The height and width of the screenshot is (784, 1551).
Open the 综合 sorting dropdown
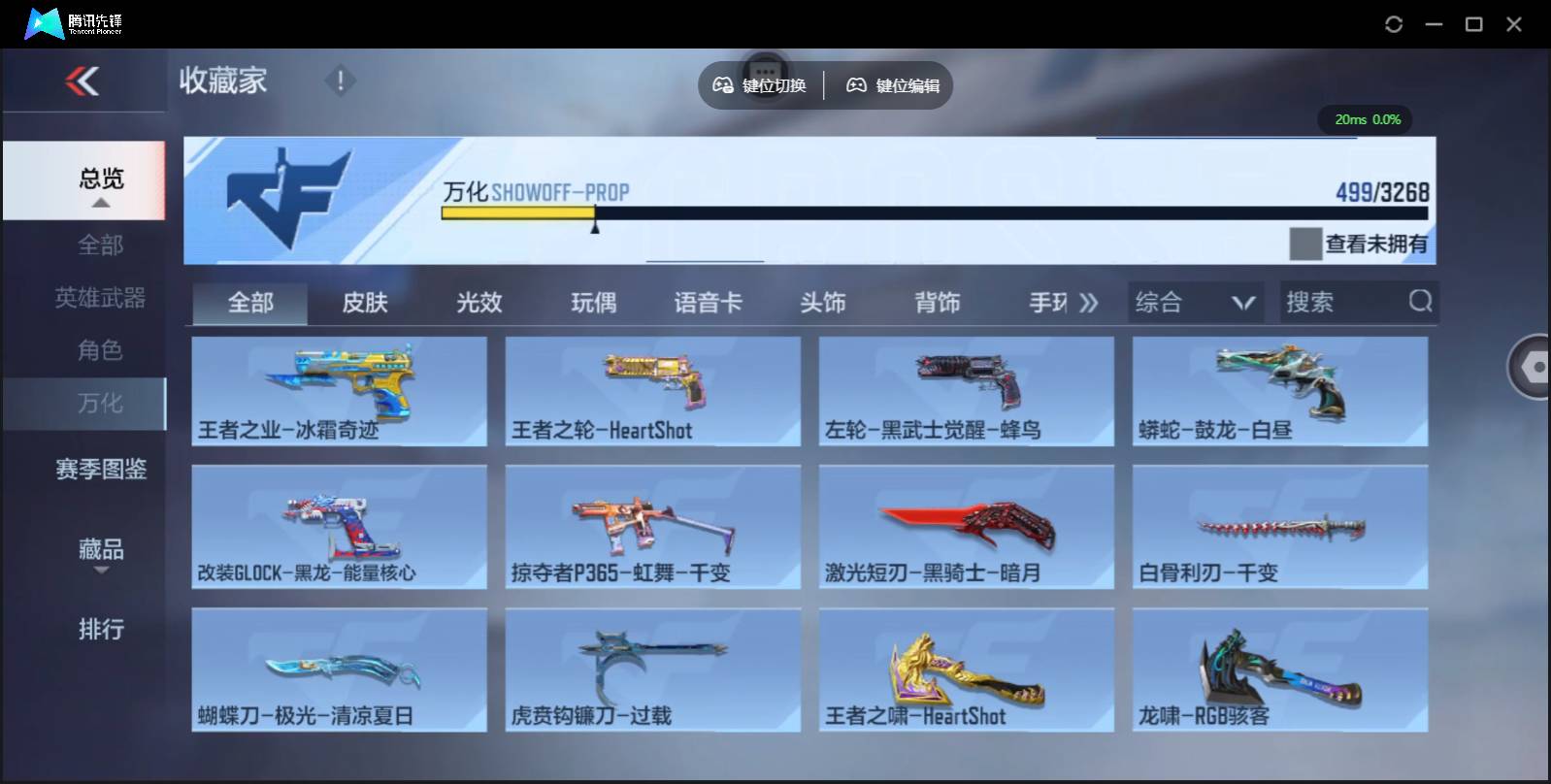coord(1196,302)
